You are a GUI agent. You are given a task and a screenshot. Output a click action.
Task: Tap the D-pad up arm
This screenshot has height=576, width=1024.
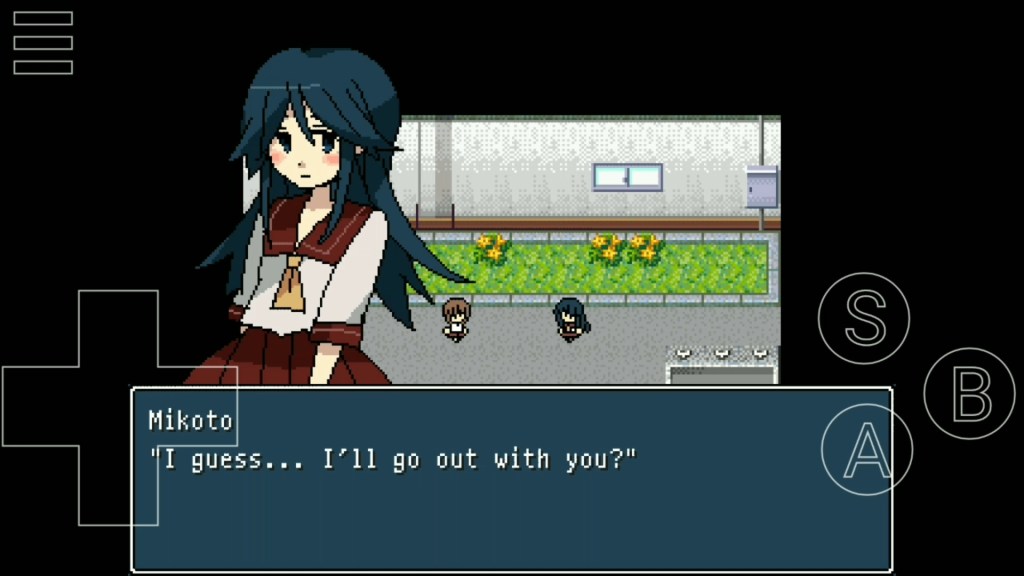pyautogui.click(x=118, y=328)
